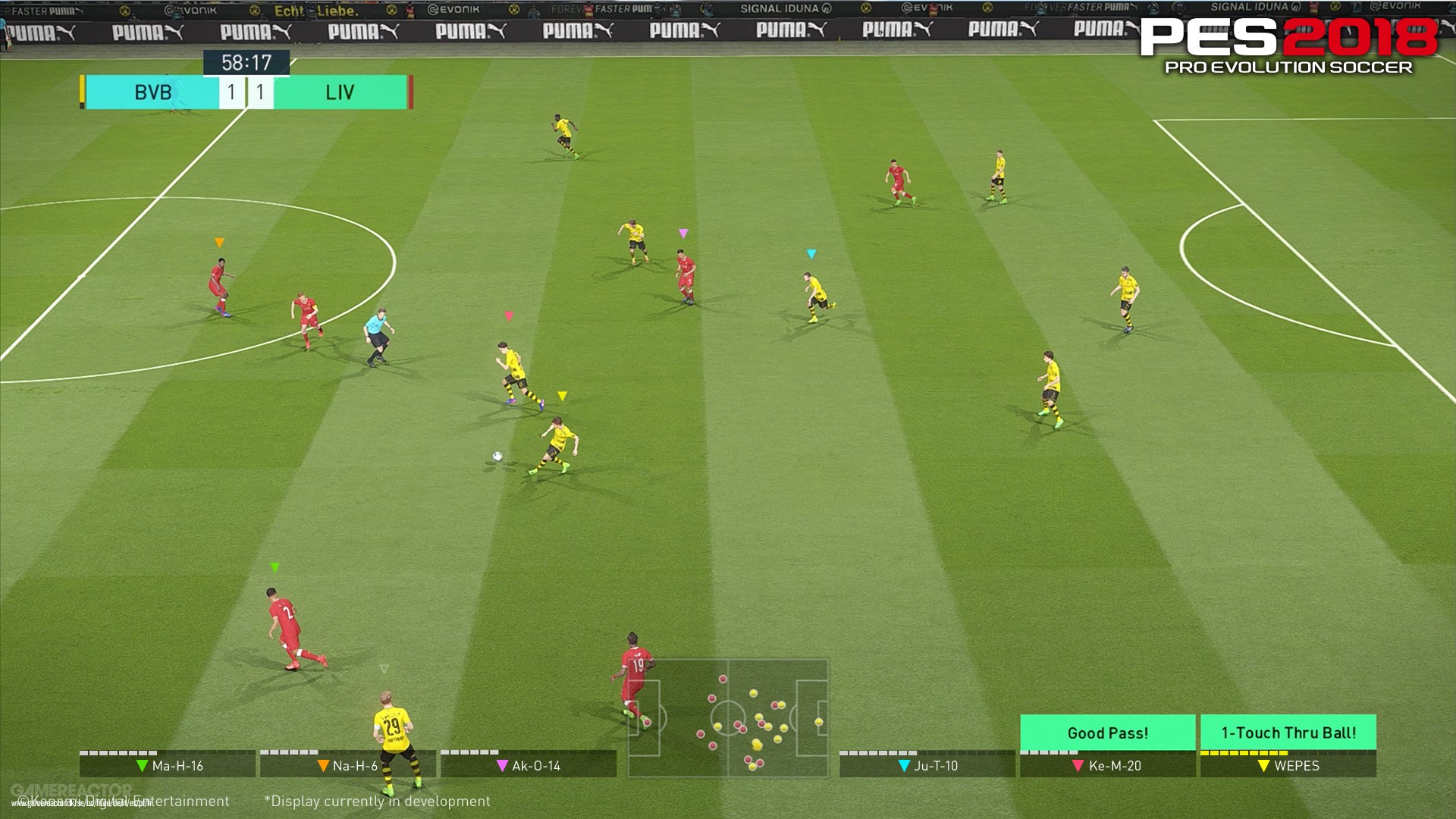1456x819 pixels.
Task: Click the match timer showing 58:17
Action: click(246, 63)
